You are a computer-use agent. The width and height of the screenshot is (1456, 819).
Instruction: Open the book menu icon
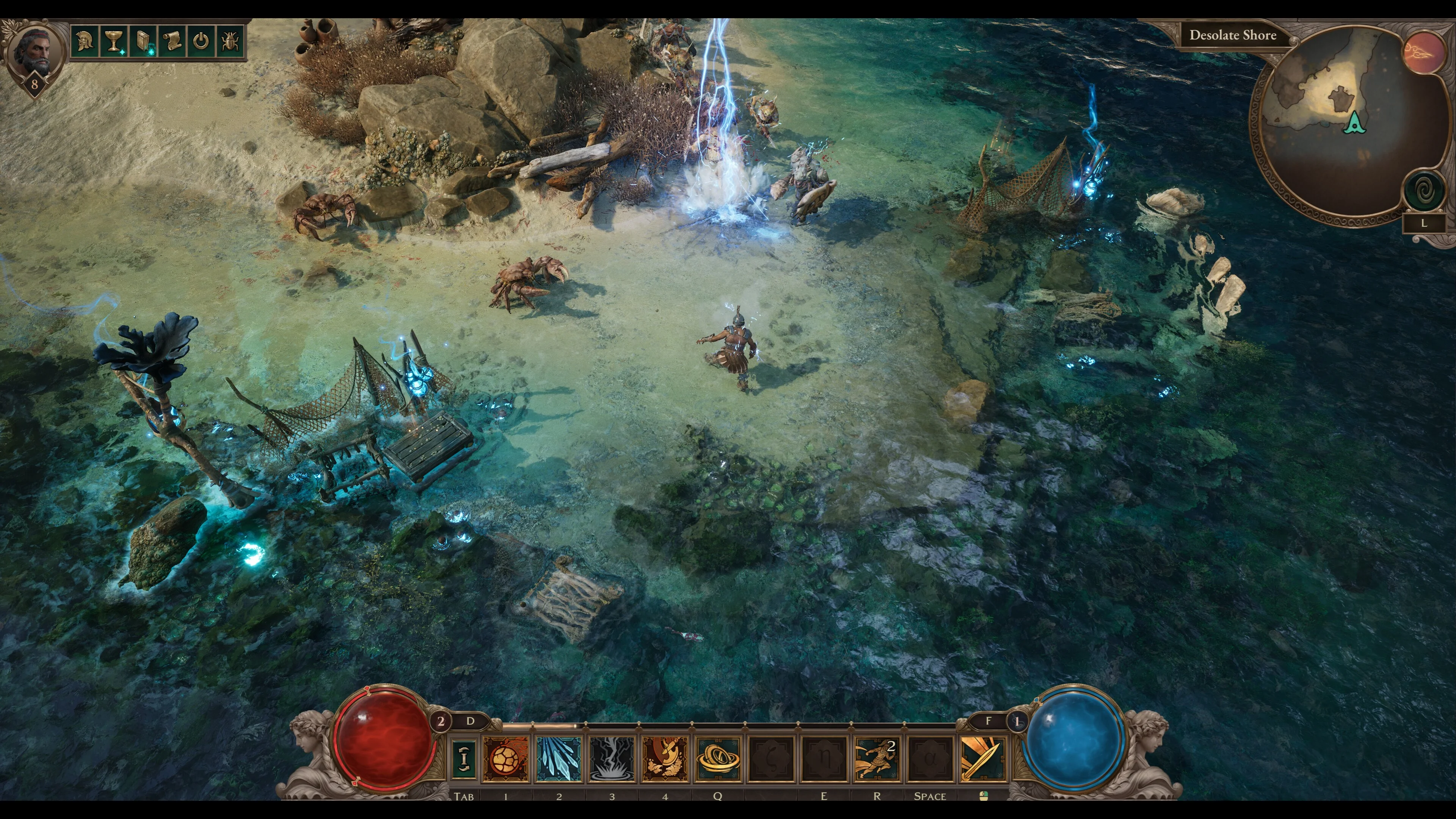(x=143, y=41)
